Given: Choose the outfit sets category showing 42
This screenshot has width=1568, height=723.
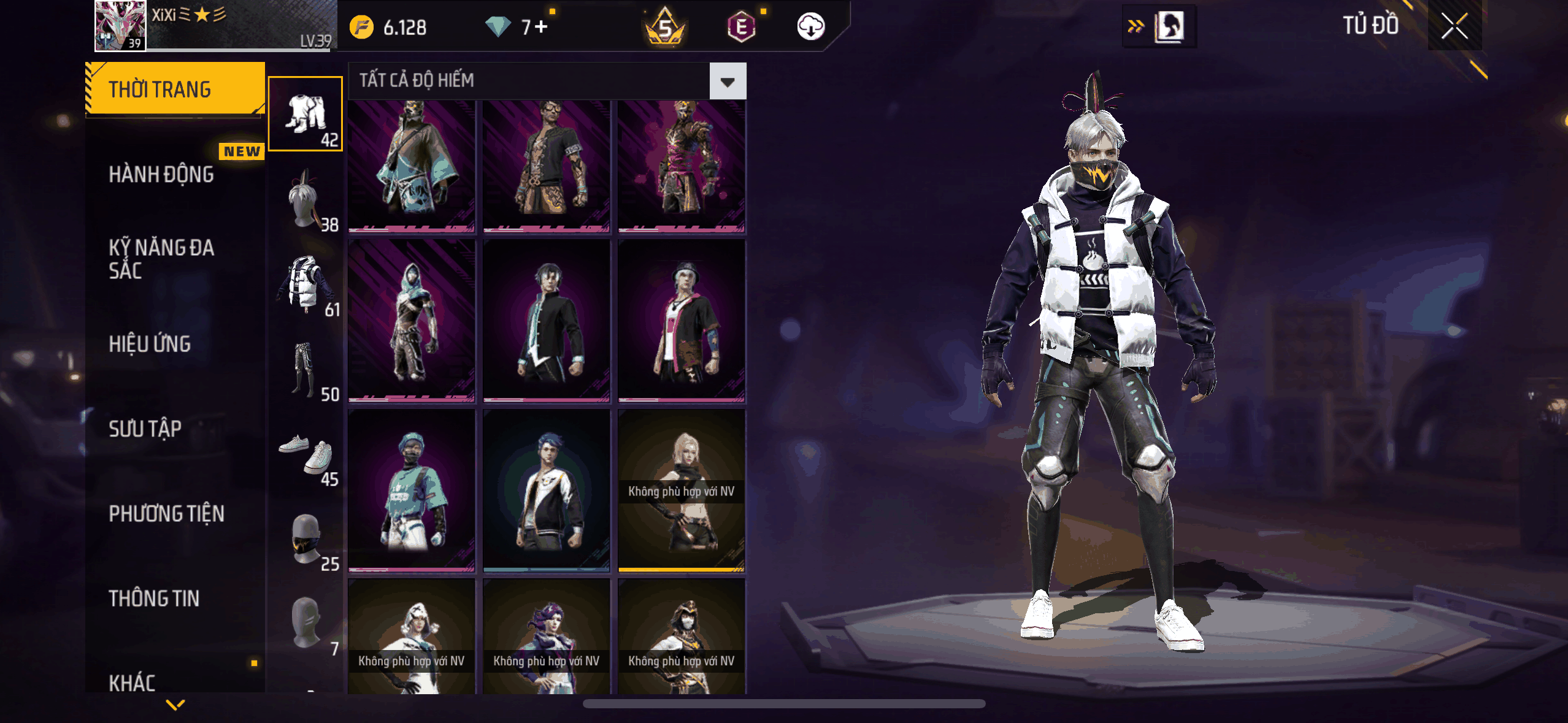Looking at the screenshot, I should [x=306, y=114].
